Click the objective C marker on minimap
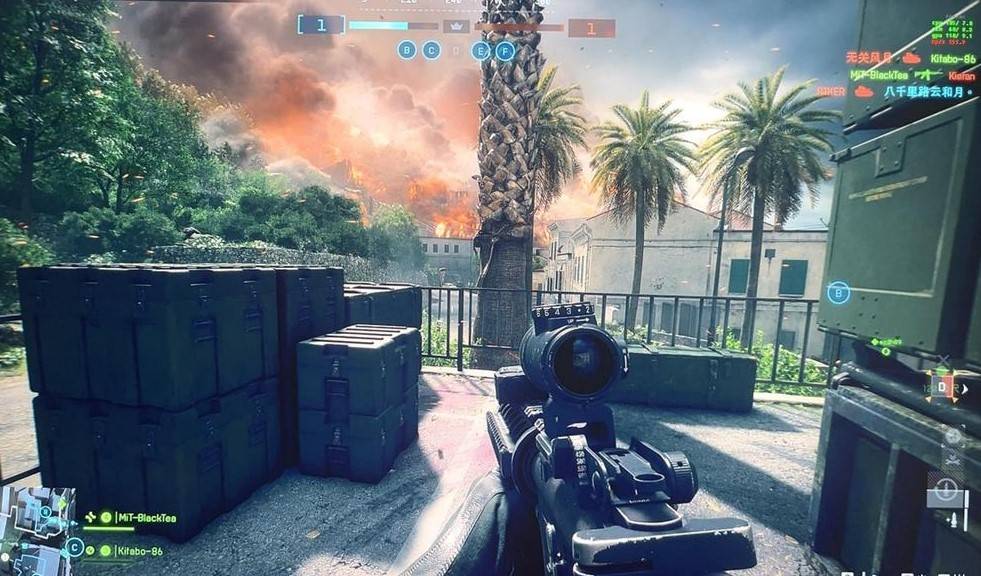 pos(75,547)
